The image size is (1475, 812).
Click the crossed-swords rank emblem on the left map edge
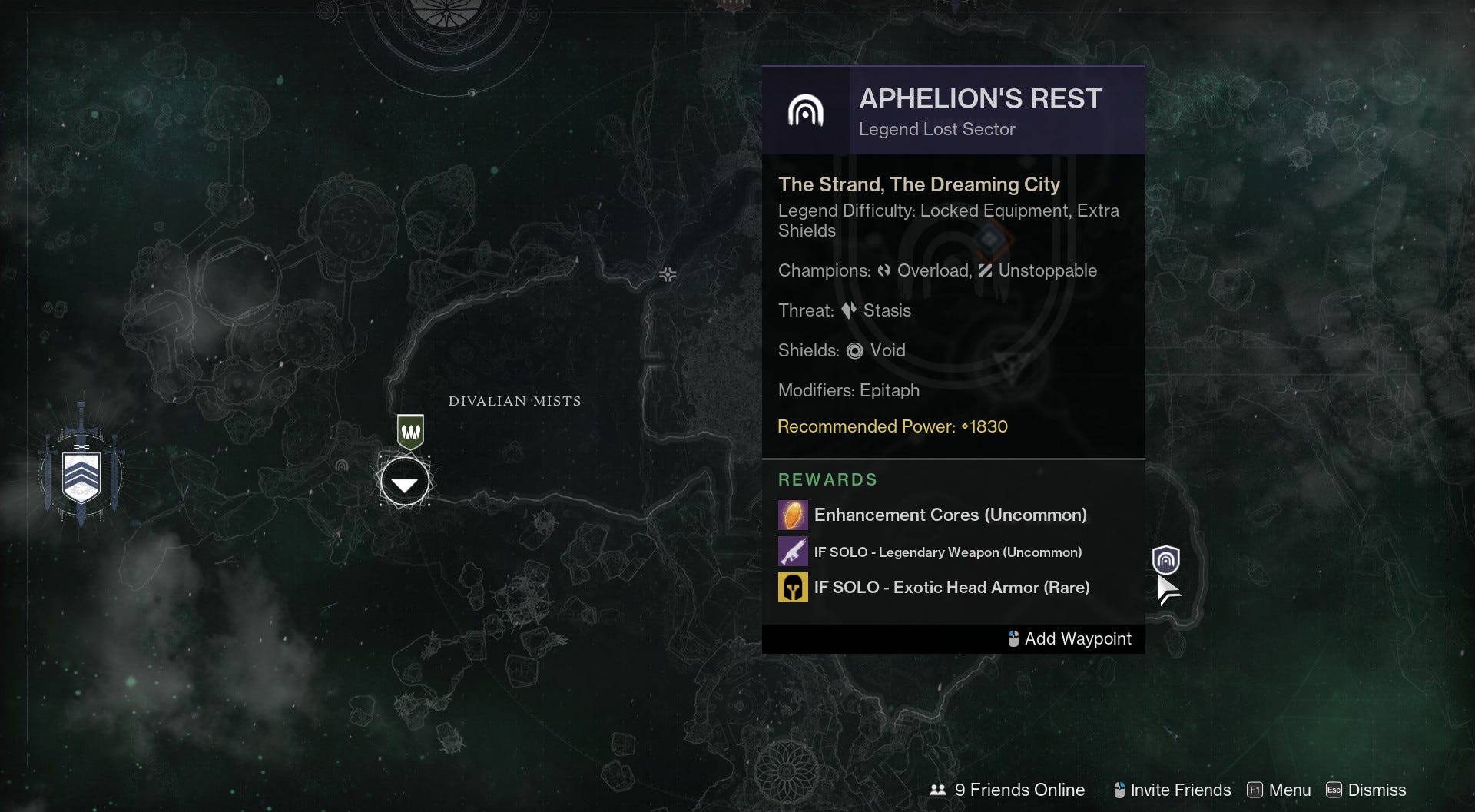coord(80,474)
